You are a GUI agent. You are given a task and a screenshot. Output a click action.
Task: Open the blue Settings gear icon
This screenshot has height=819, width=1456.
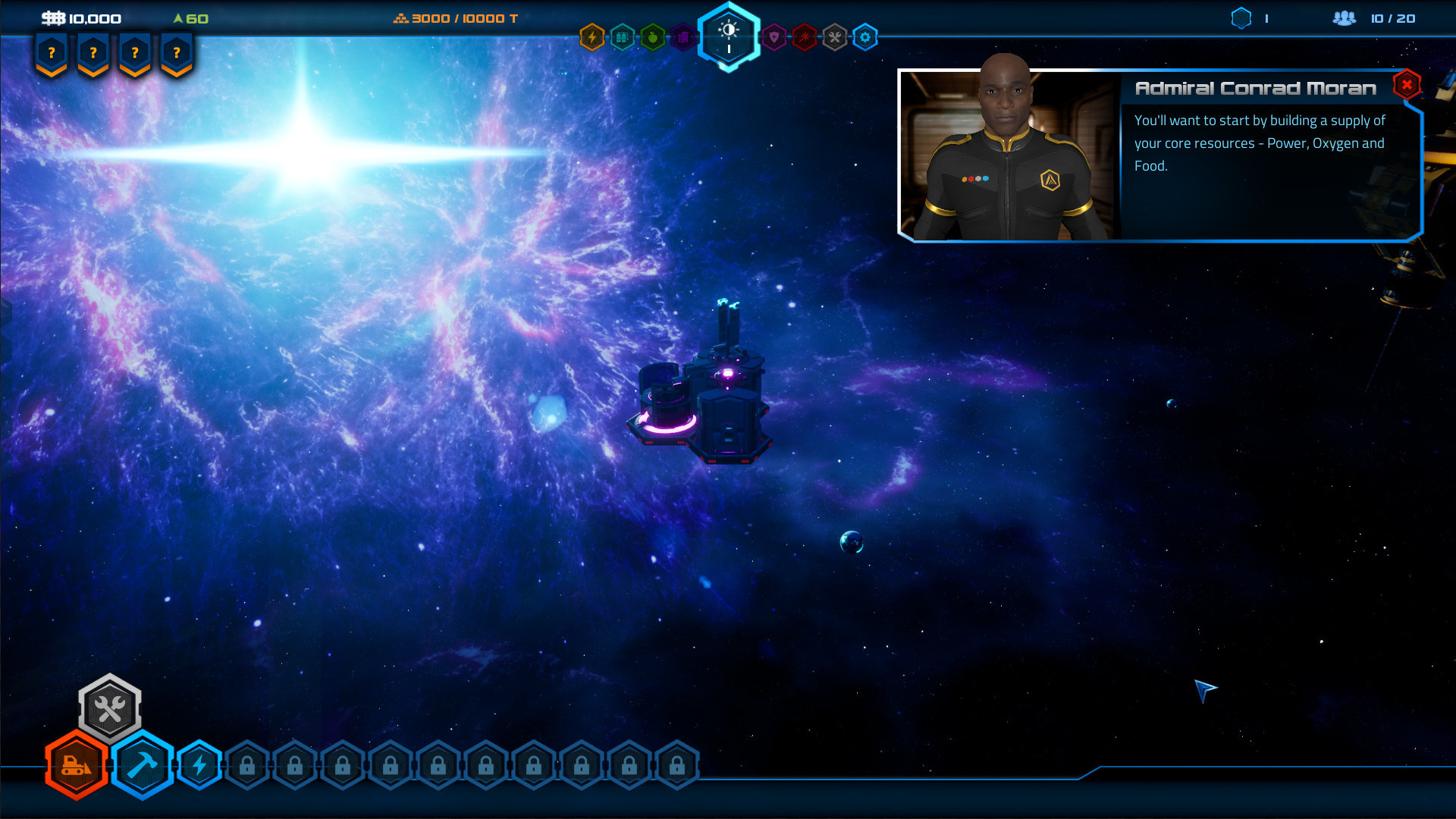click(x=864, y=37)
